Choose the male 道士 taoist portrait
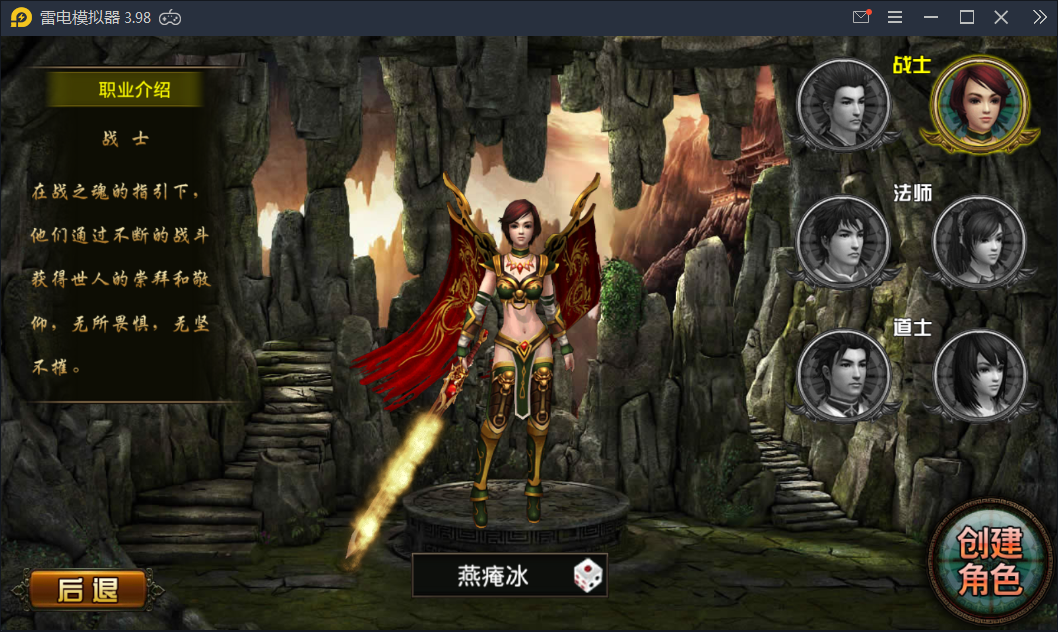 [x=844, y=375]
